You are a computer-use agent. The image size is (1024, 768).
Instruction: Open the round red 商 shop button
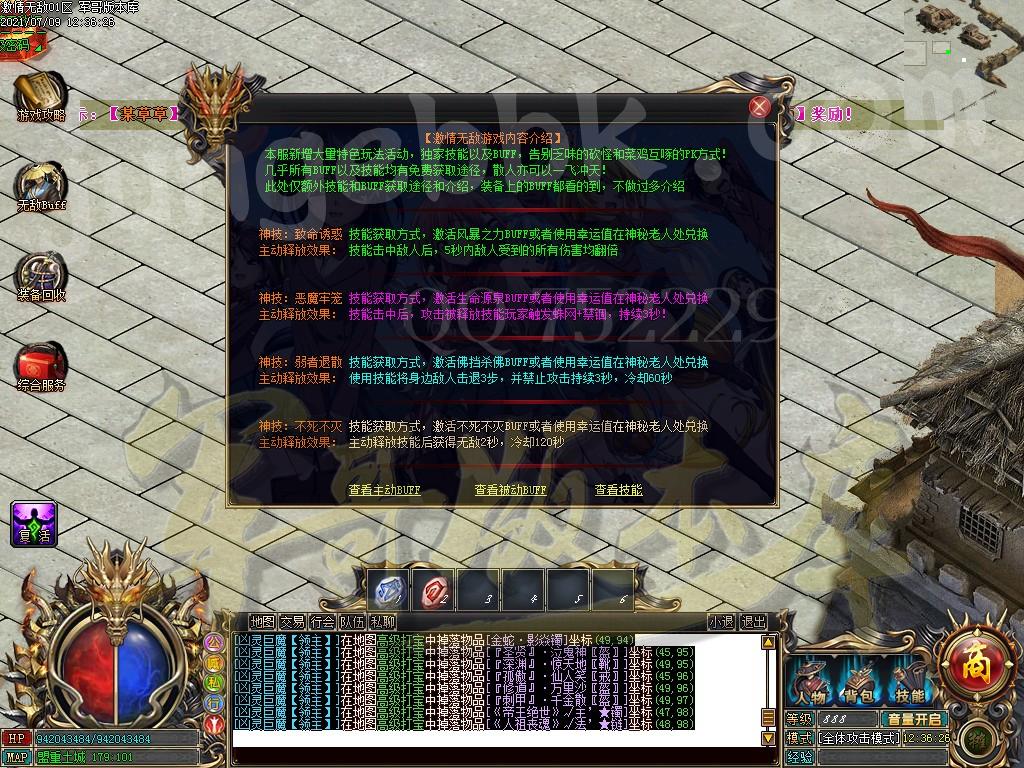971,660
